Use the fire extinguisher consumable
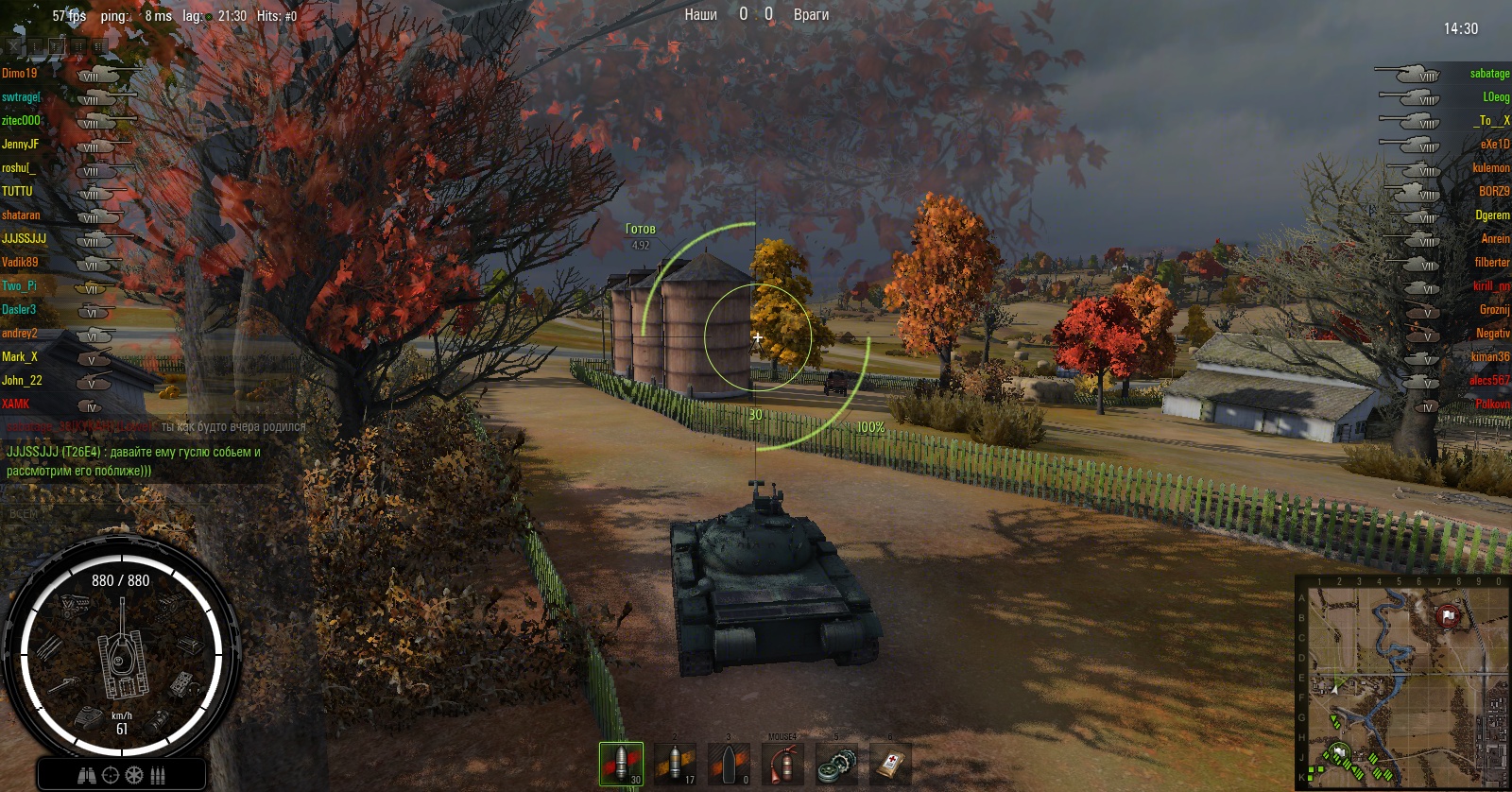 tap(782, 764)
